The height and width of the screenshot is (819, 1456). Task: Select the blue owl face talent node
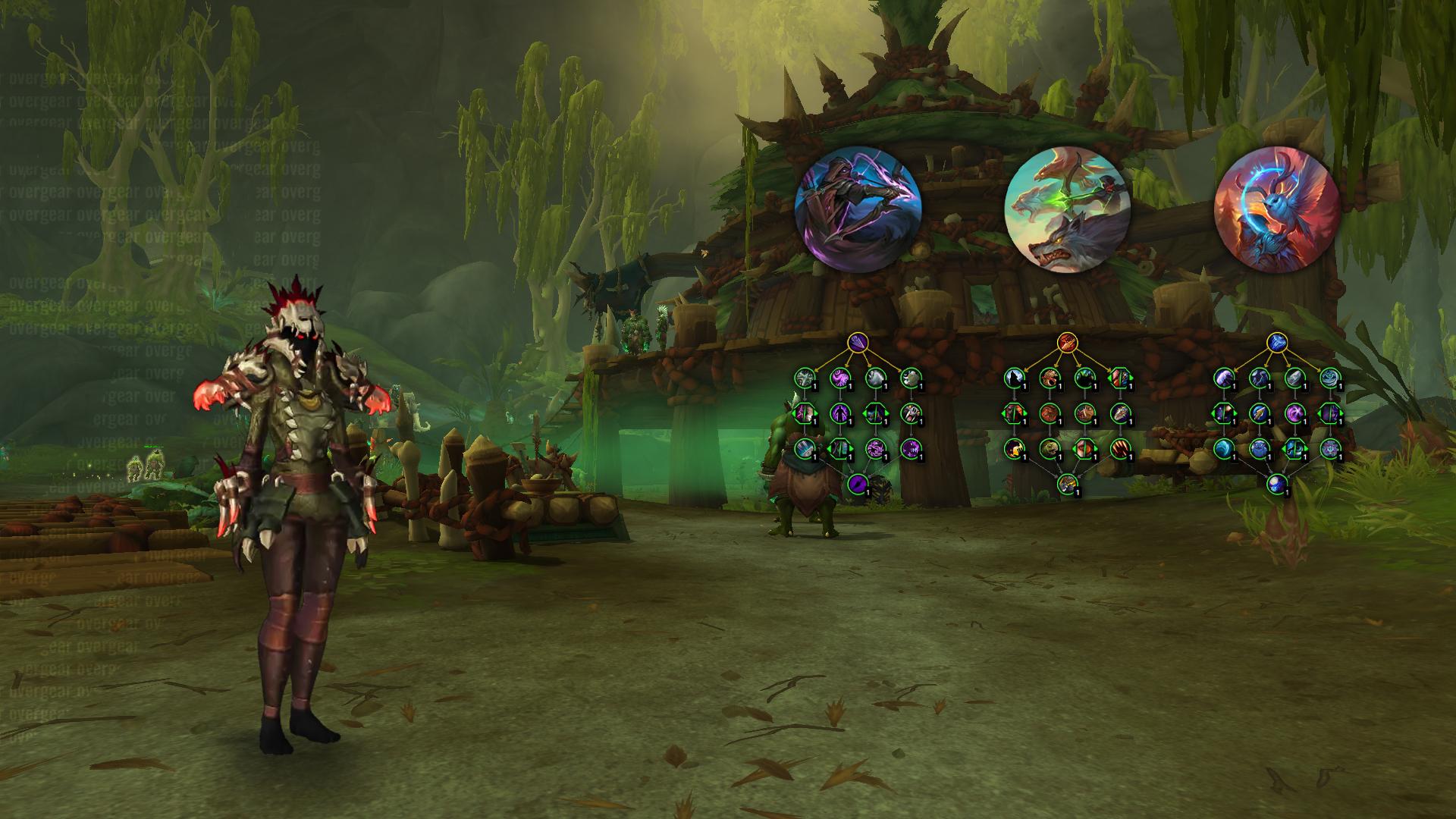(1259, 448)
